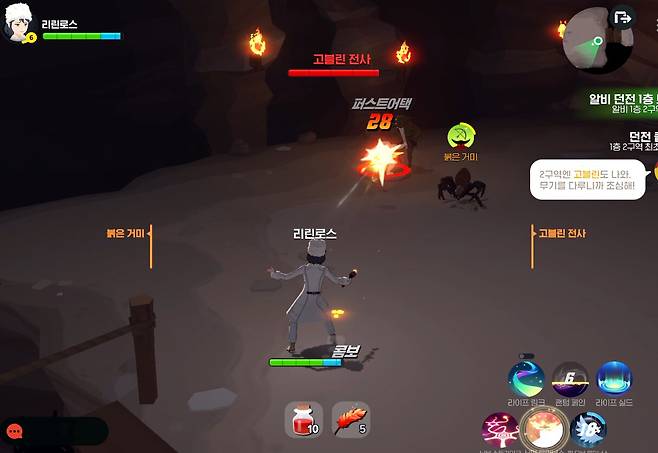Use the red feather item slot
The image size is (658, 453).
point(350,419)
